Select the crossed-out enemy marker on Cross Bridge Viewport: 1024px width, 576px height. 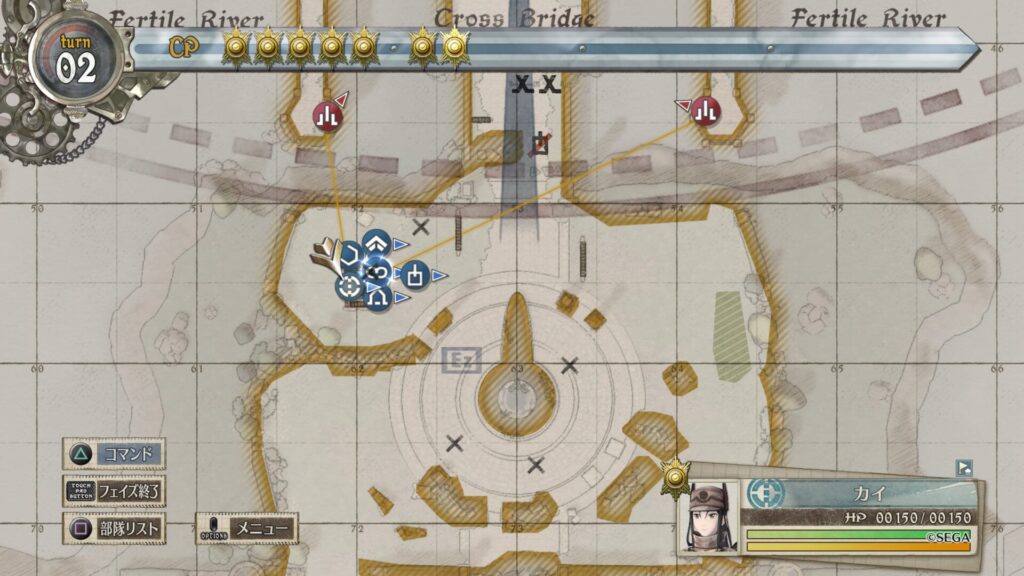(541, 145)
